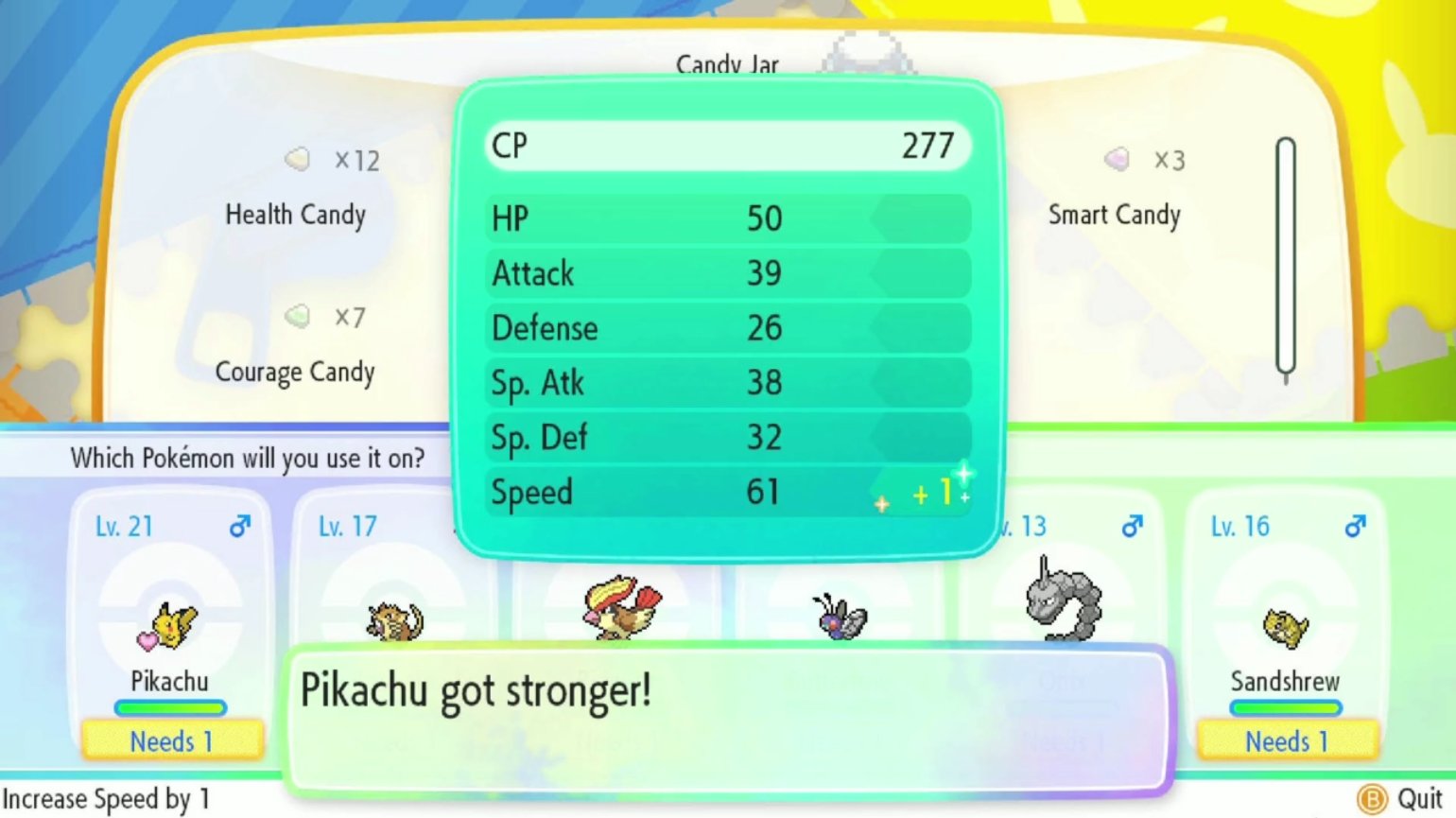The width and height of the screenshot is (1456, 818).
Task: Click the Needs 1 label under Pikachu
Action: [x=171, y=741]
